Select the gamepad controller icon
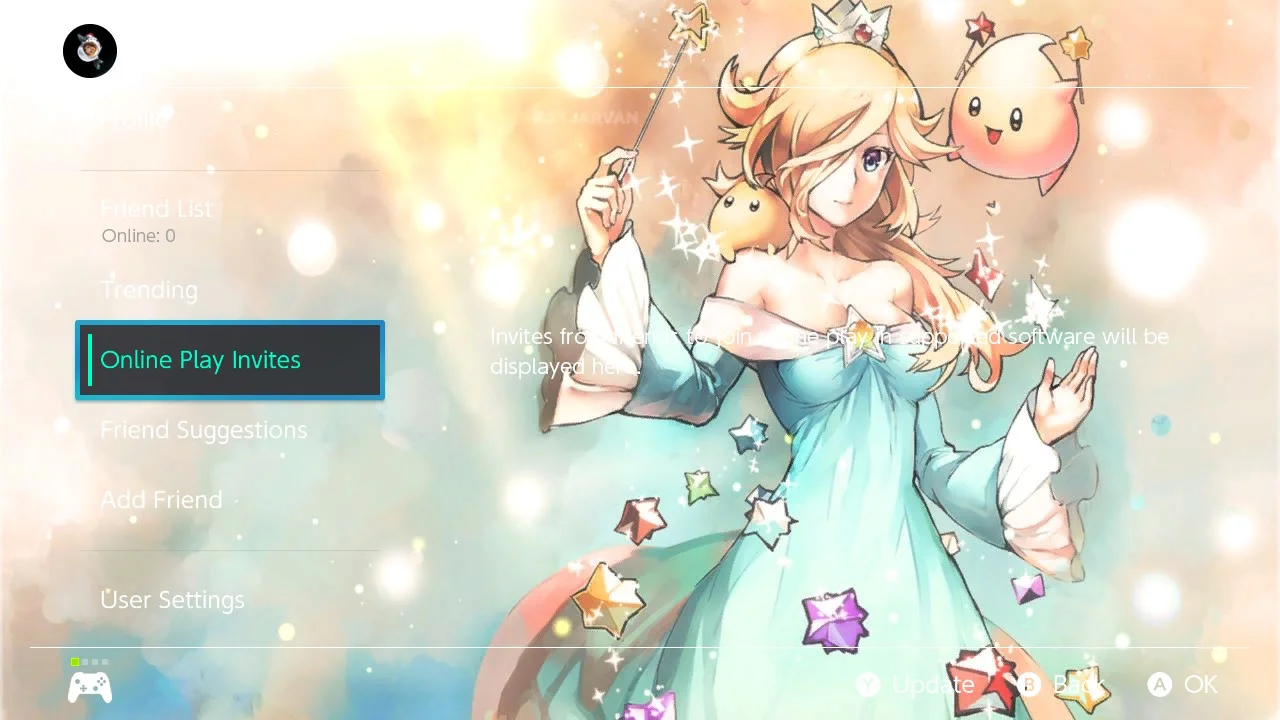 (x=89, y=686)
